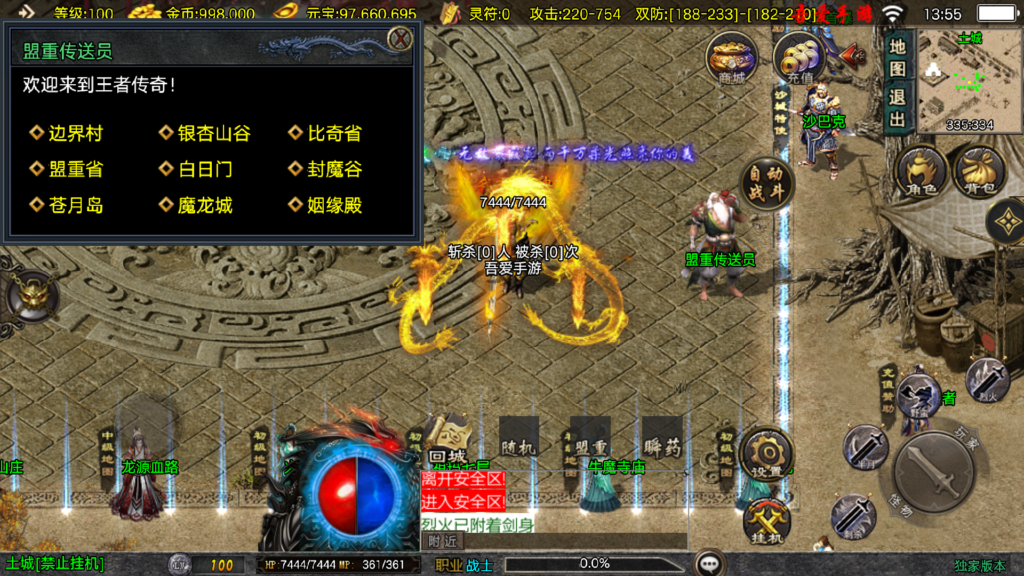Open the chat speech bubble button
This screenshot has height=576, width=1024.
[711, 564]
